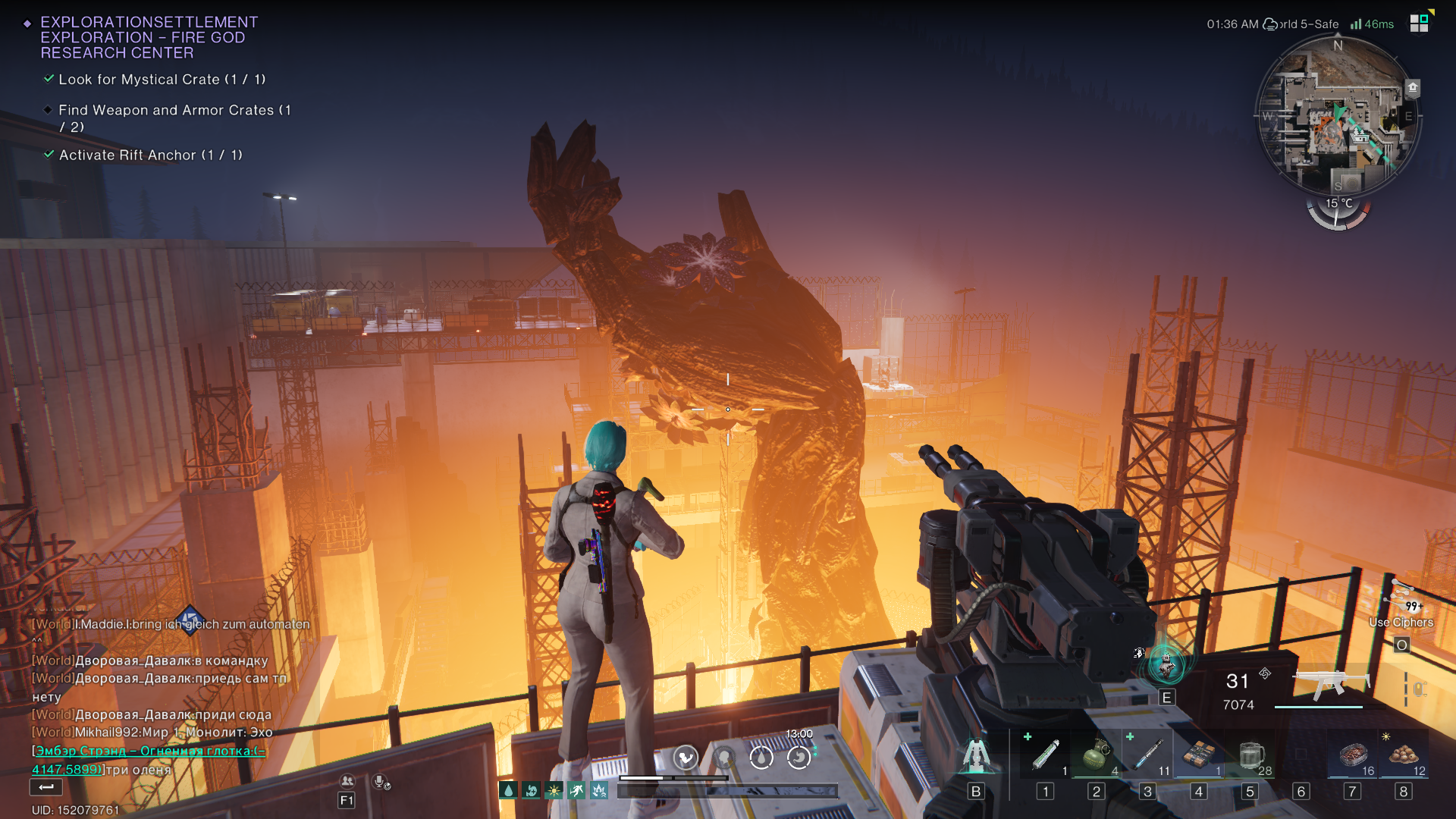1456x819 pixels.
Task: Use the blue injector in slot 3
Action: tap(1147, 755)
